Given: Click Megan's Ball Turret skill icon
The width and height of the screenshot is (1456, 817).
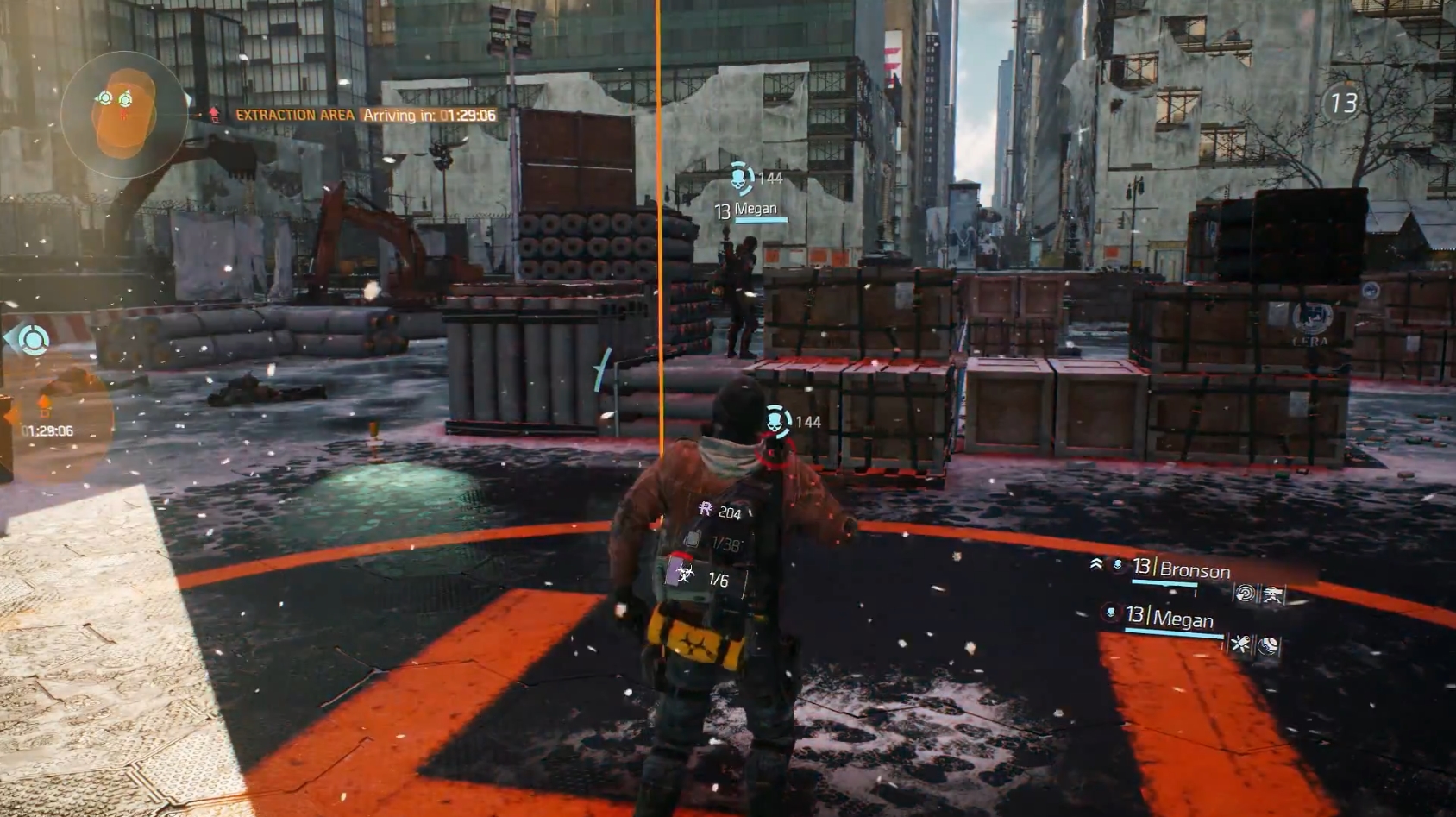Looking at the screenshot, I should click(1269, 644).
